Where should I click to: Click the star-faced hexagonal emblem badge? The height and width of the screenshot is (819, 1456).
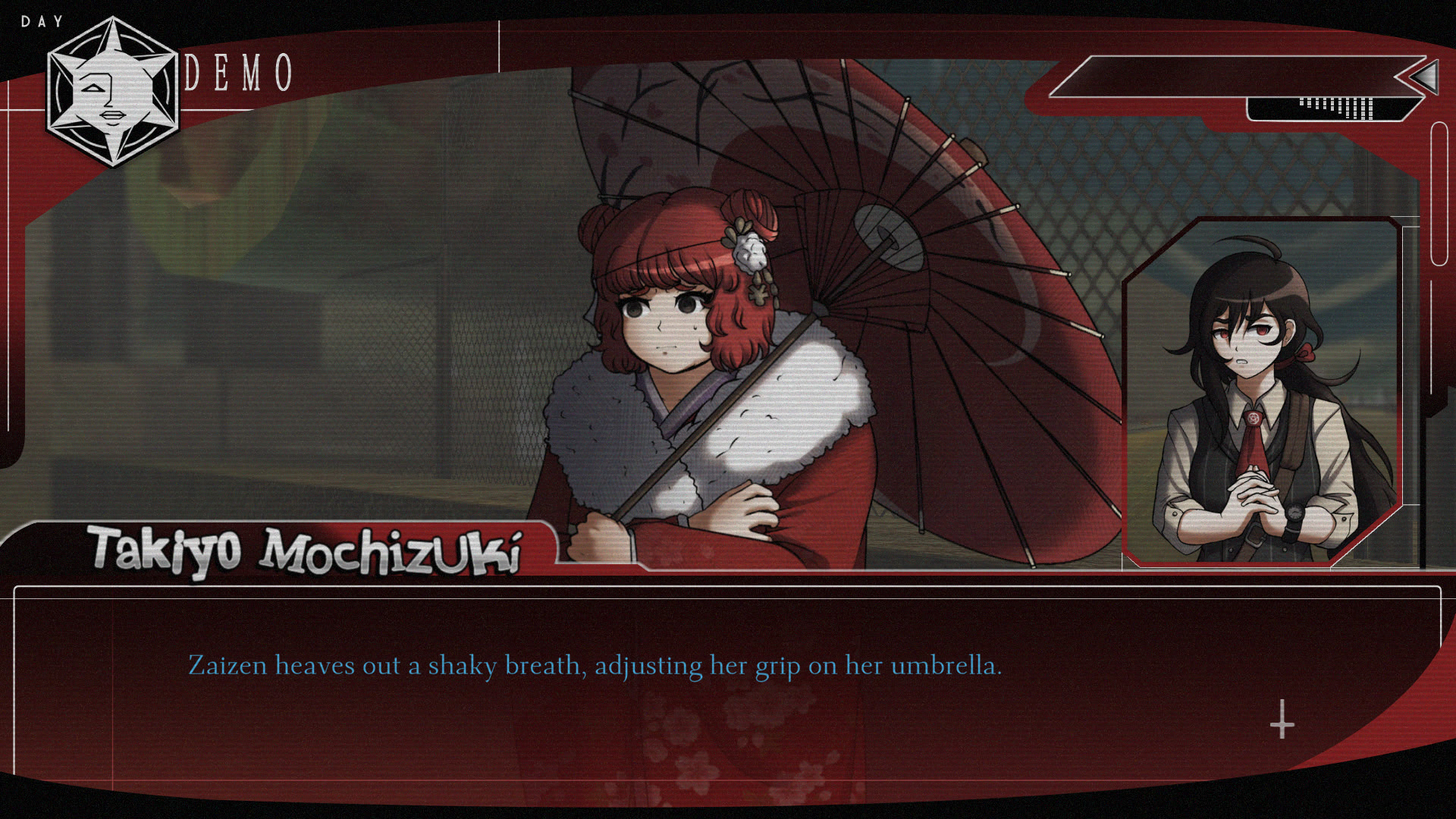112,91
